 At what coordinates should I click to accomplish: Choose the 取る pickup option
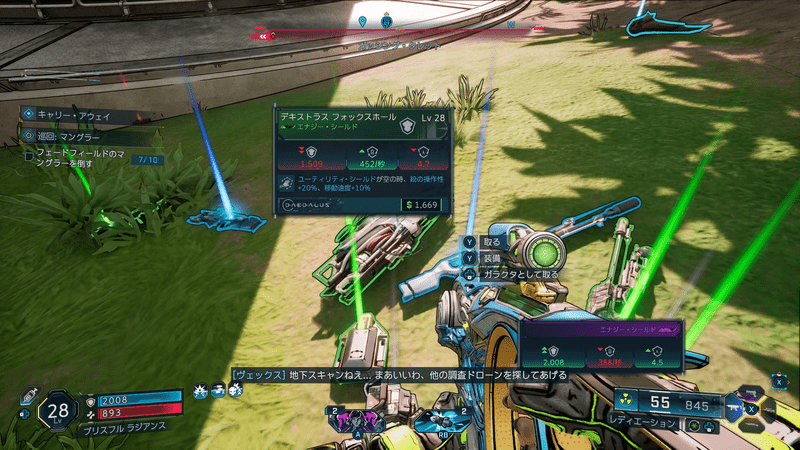(490, 242)
